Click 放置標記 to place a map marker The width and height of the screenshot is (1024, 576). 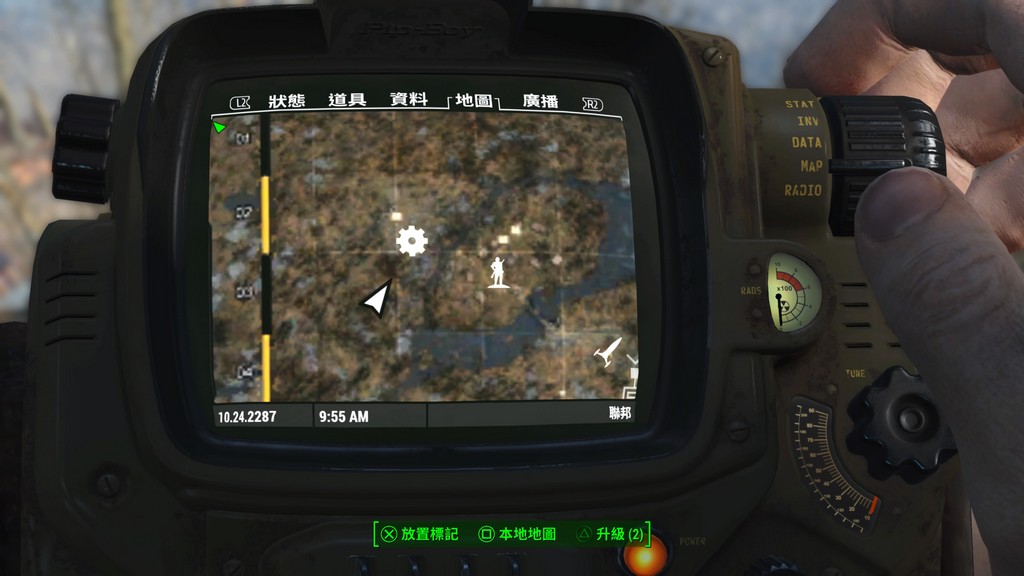pos(419,534)
